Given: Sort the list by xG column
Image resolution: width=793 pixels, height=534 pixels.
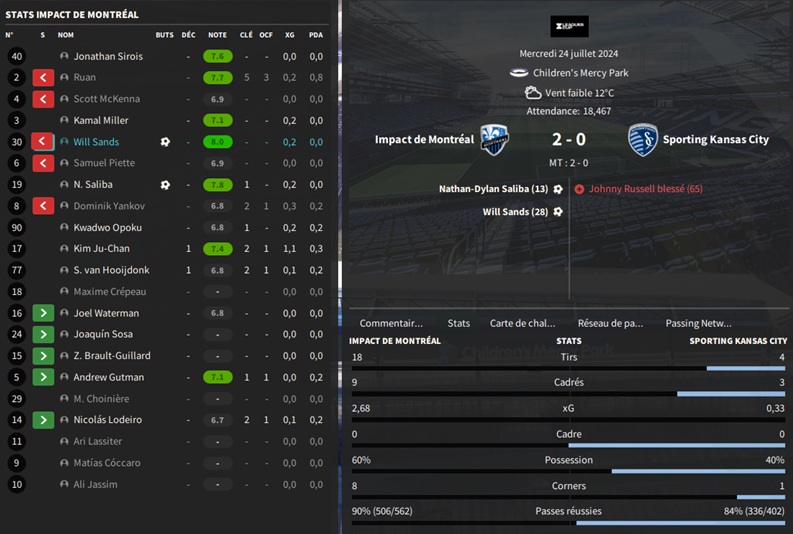Looking at the screenshot, I should [289, 35].
